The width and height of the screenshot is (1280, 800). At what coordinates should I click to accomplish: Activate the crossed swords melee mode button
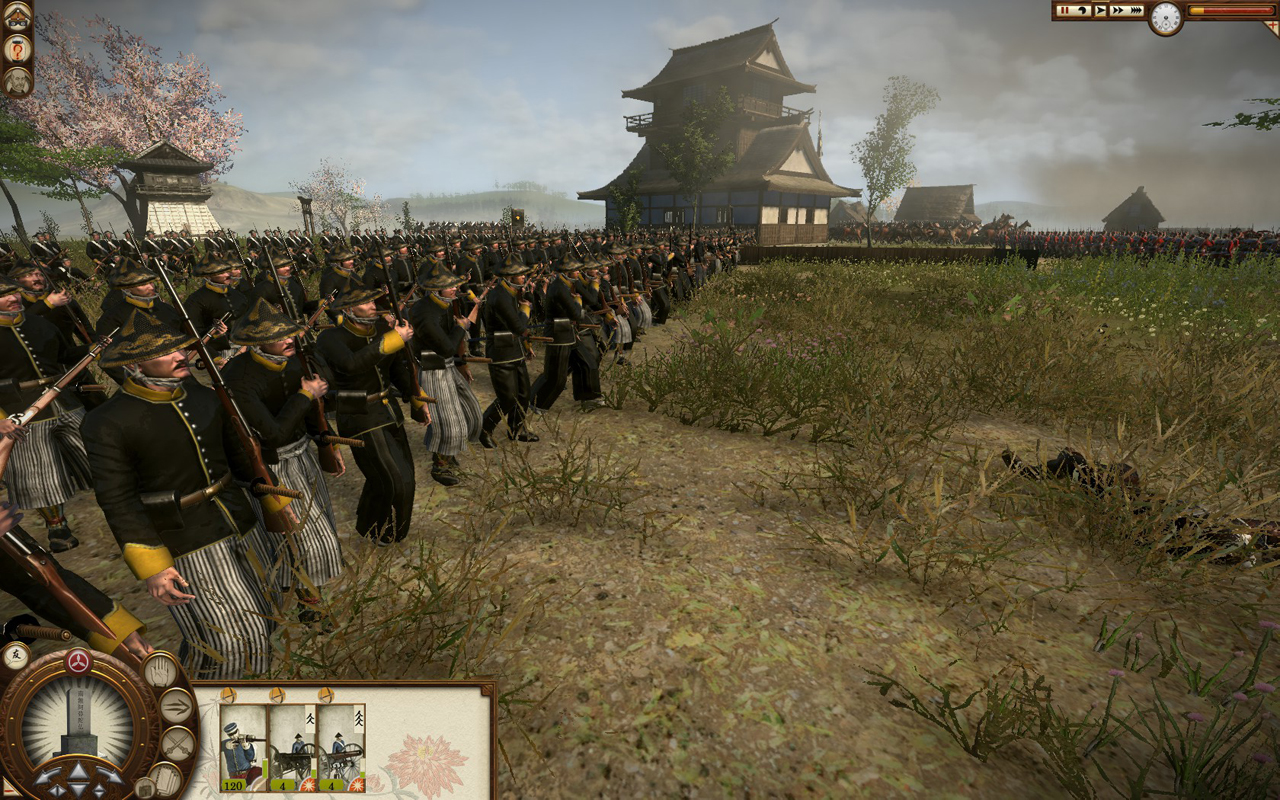177,742
